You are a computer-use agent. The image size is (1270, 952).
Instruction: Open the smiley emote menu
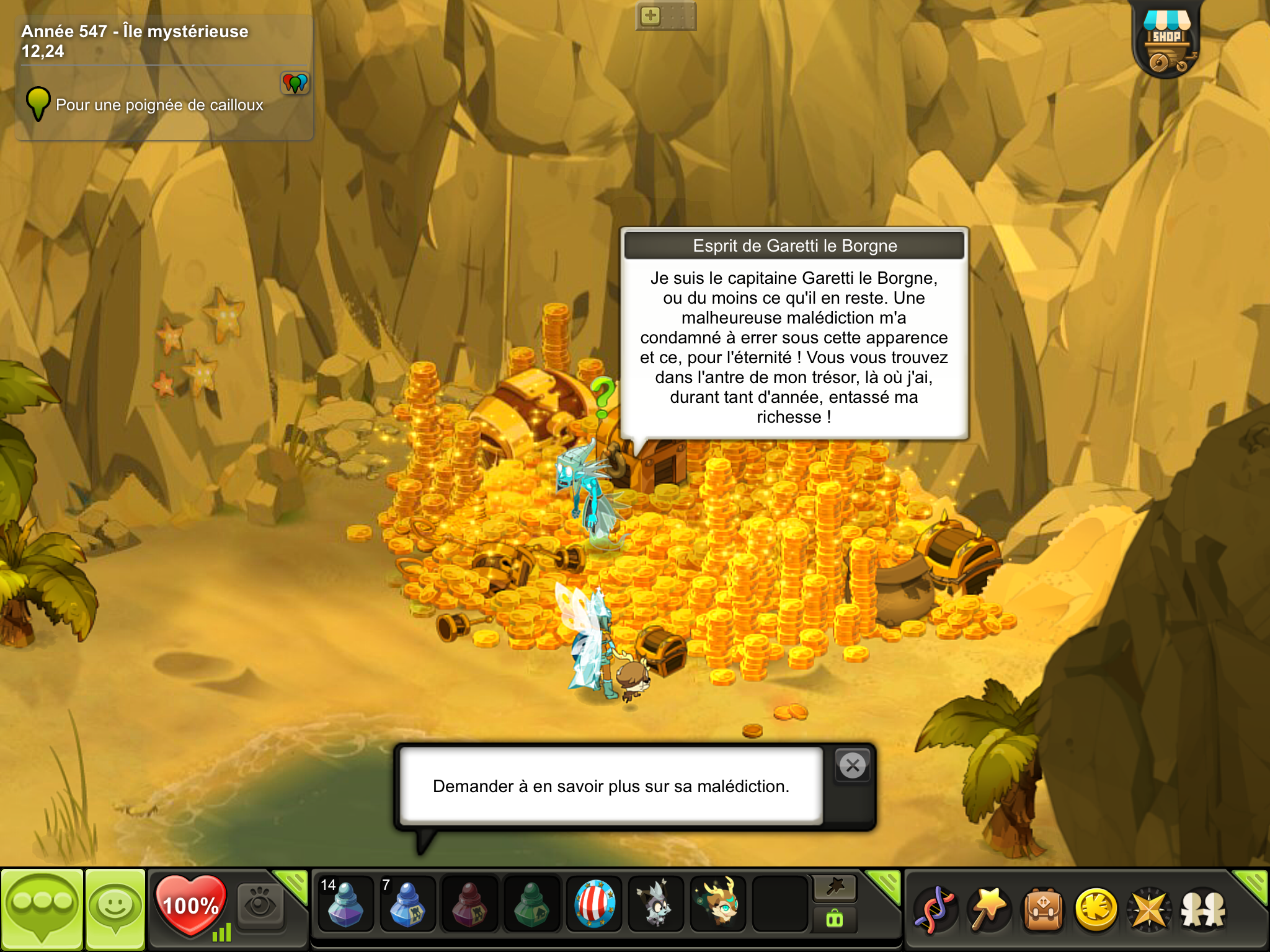click(115, 909)
